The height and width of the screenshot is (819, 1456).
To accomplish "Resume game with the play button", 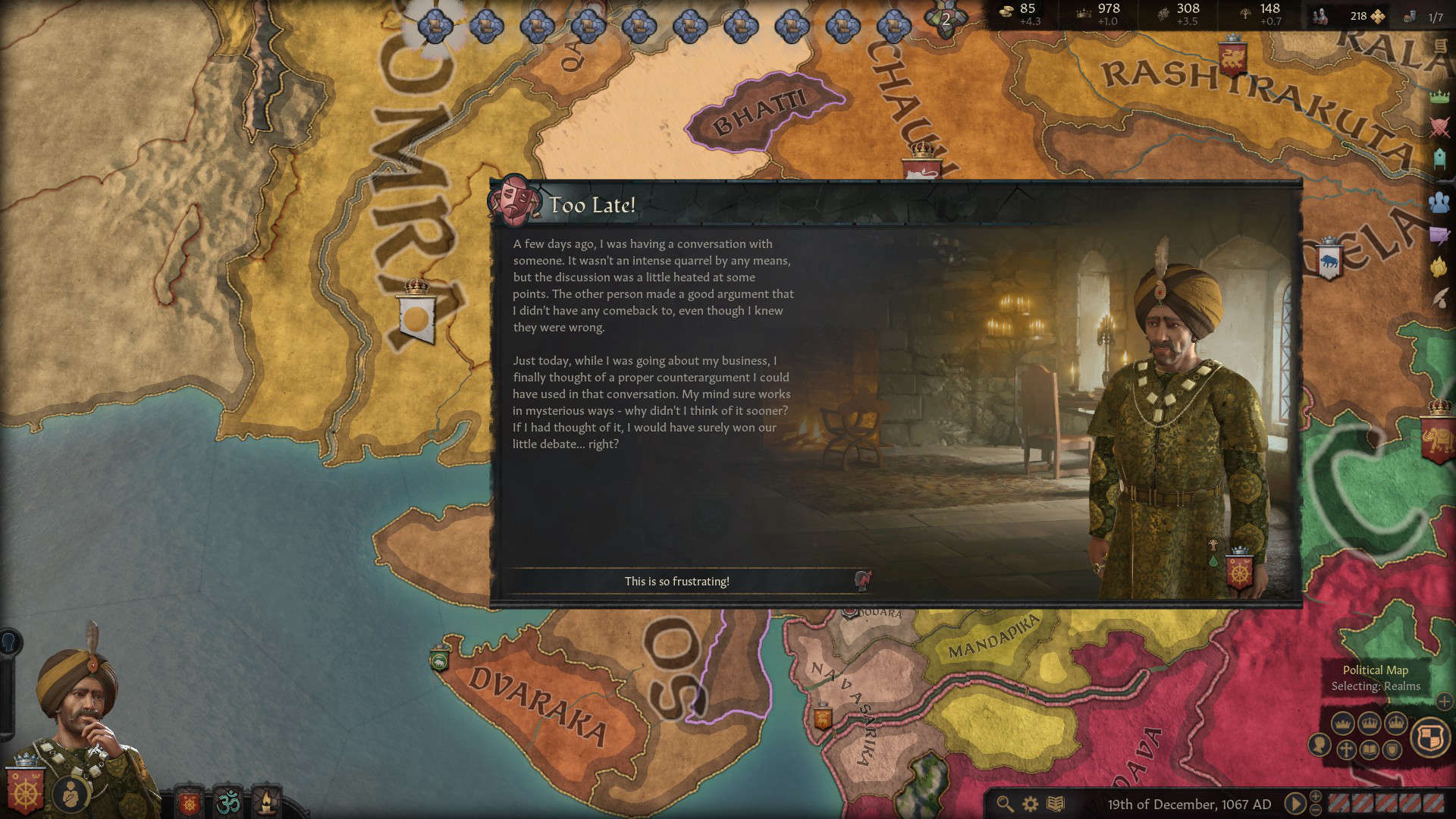I will coord(1295,804).
